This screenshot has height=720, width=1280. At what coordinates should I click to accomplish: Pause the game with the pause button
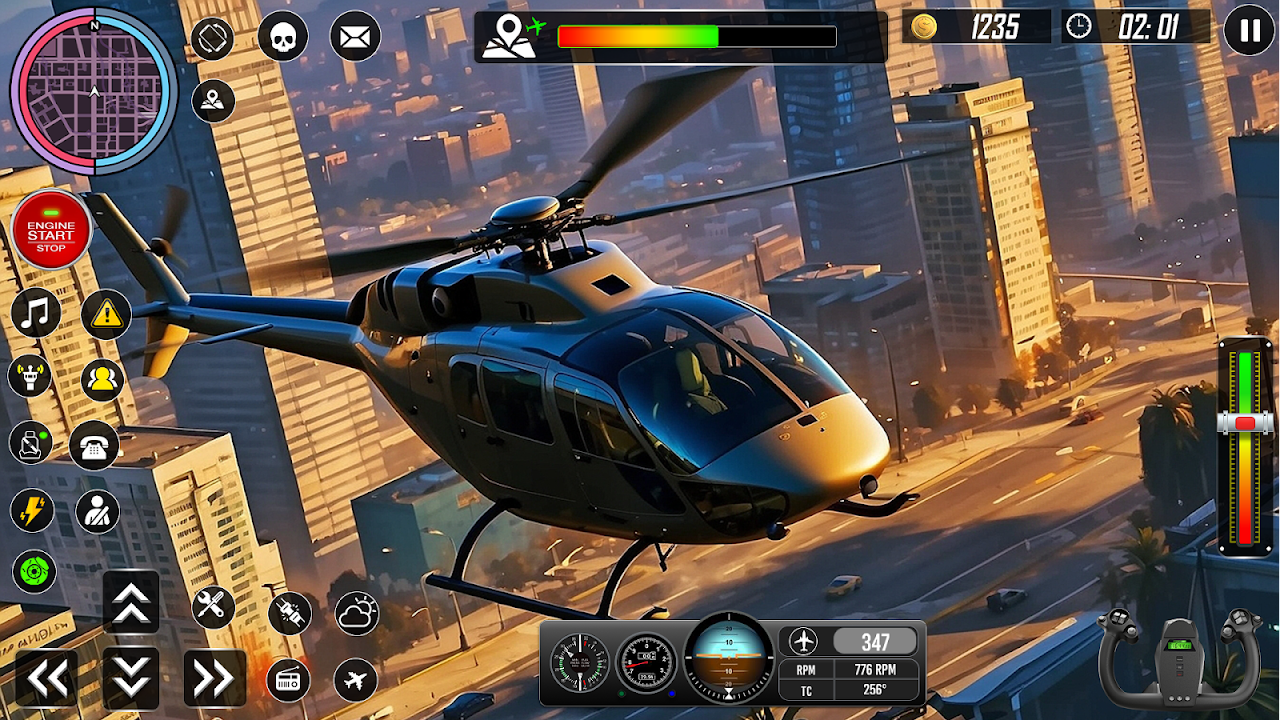click(1249, 30)
